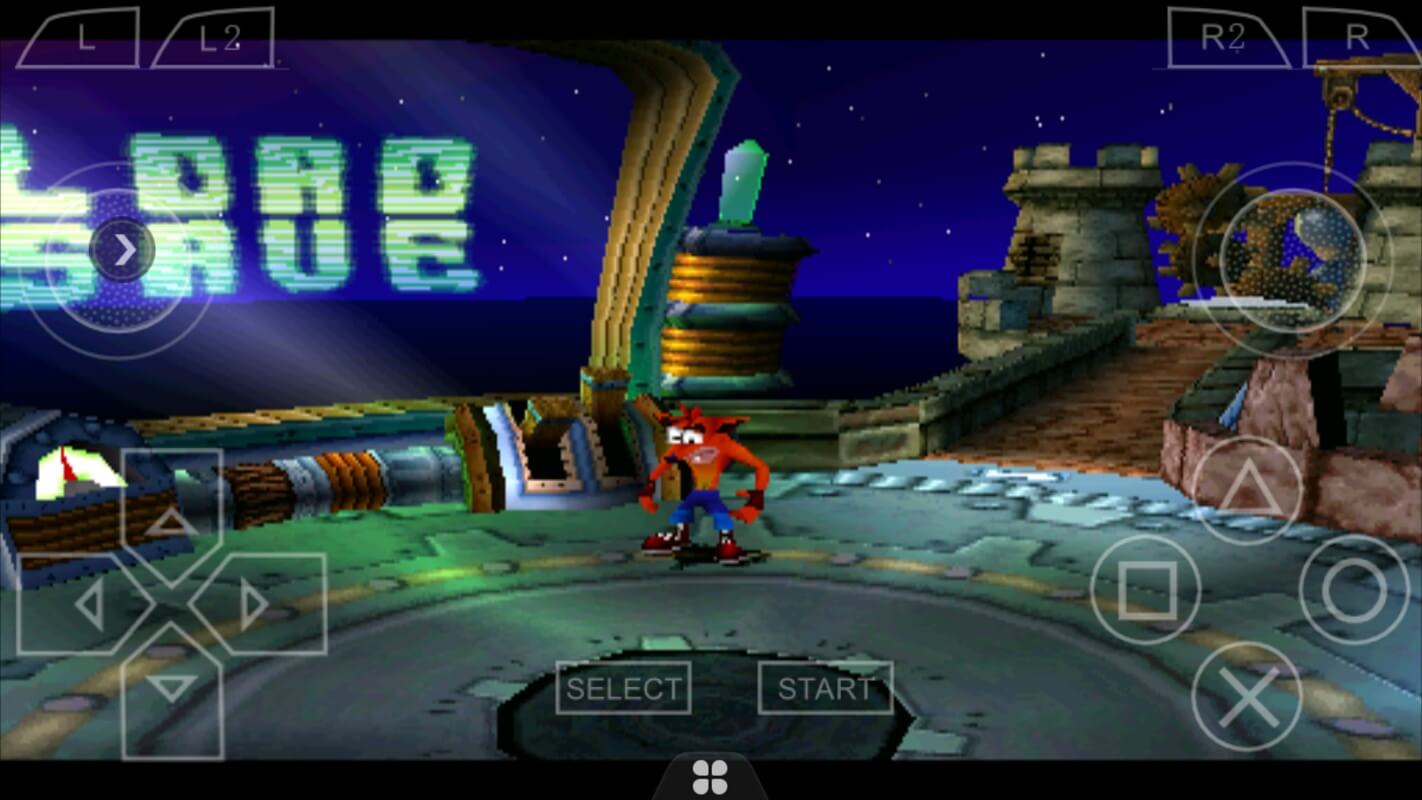Expand the arrow chevron on the left stick
The width and height of the screenshot is (1422, 800).
tap(124, 250)
